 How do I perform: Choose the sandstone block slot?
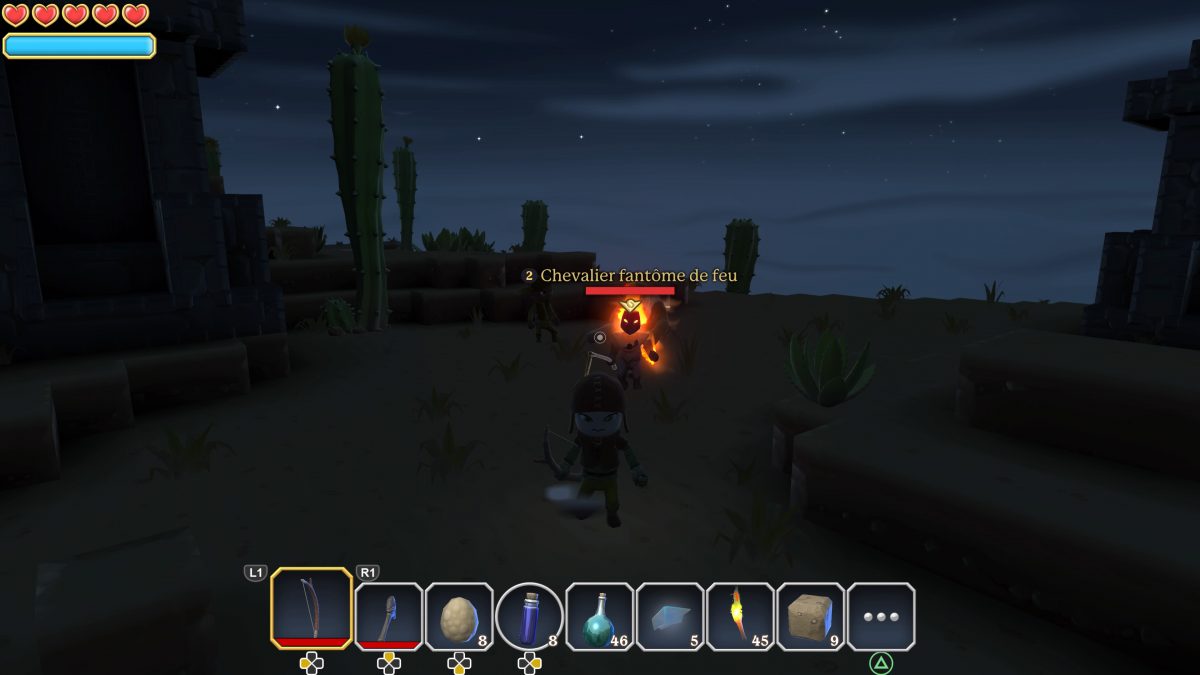(810, 616)
